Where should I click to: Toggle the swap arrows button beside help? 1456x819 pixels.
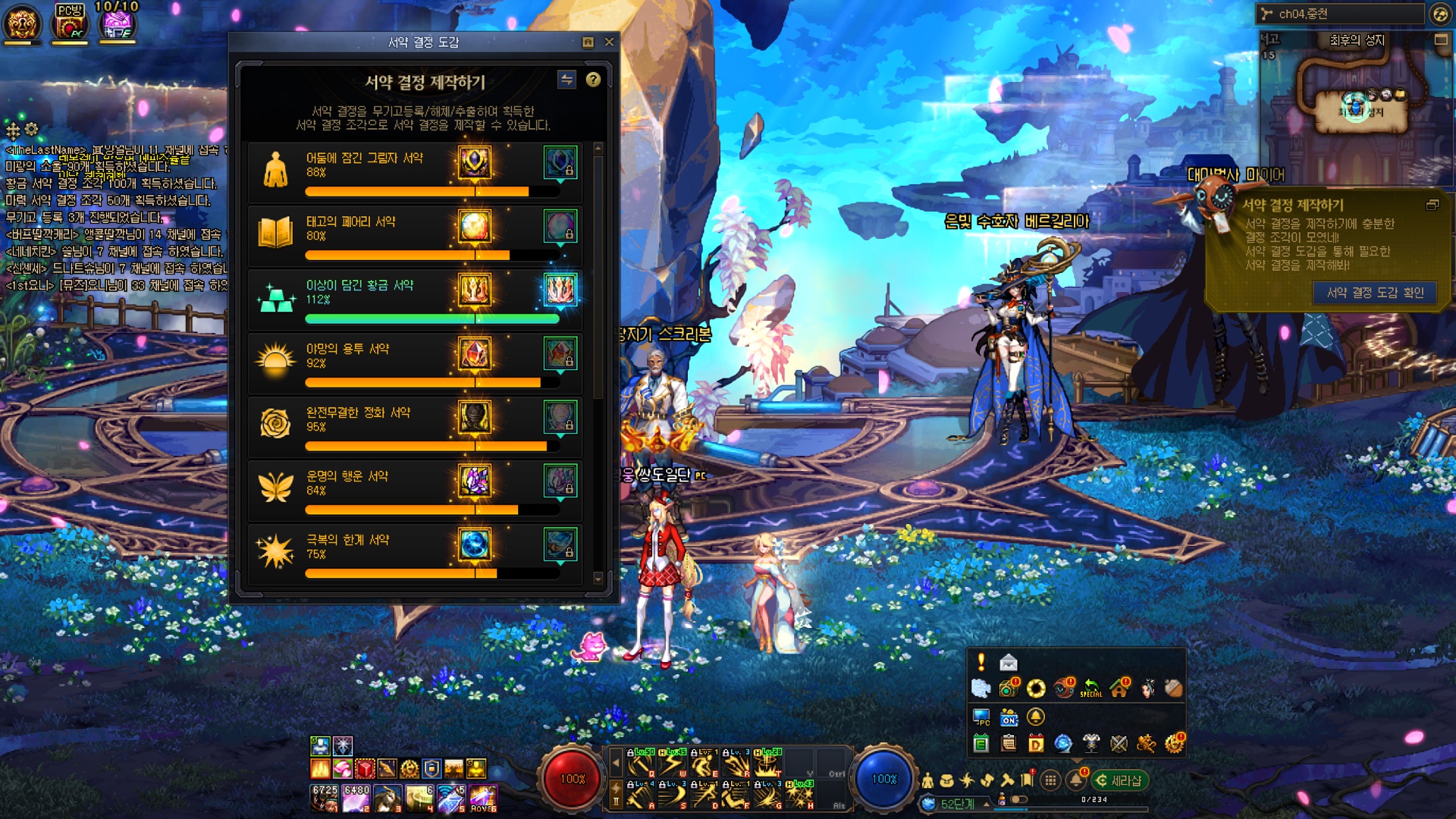(566, 80)
